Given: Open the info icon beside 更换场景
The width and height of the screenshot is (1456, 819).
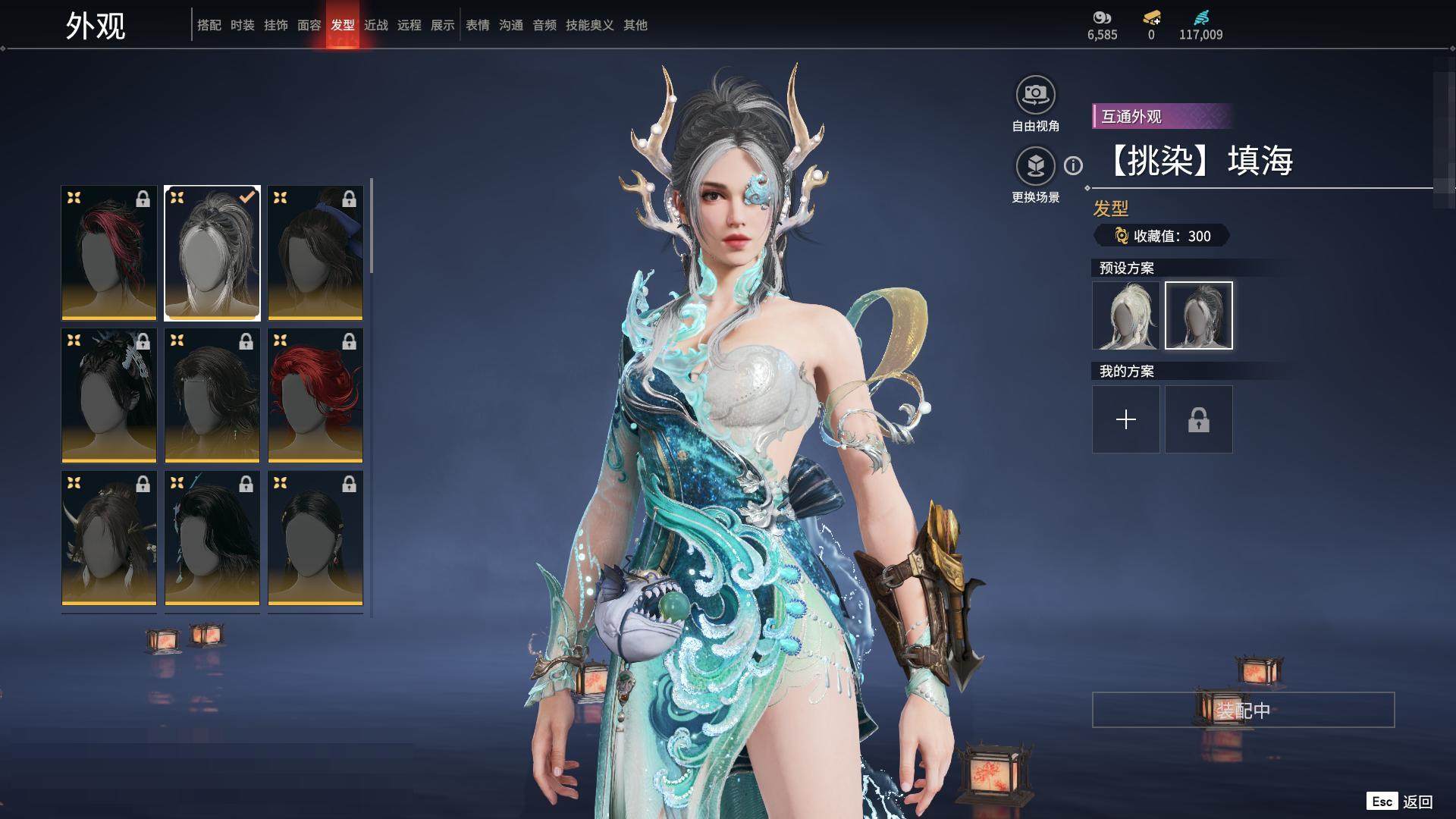Looking at the screenshot, I should 1073,165.
